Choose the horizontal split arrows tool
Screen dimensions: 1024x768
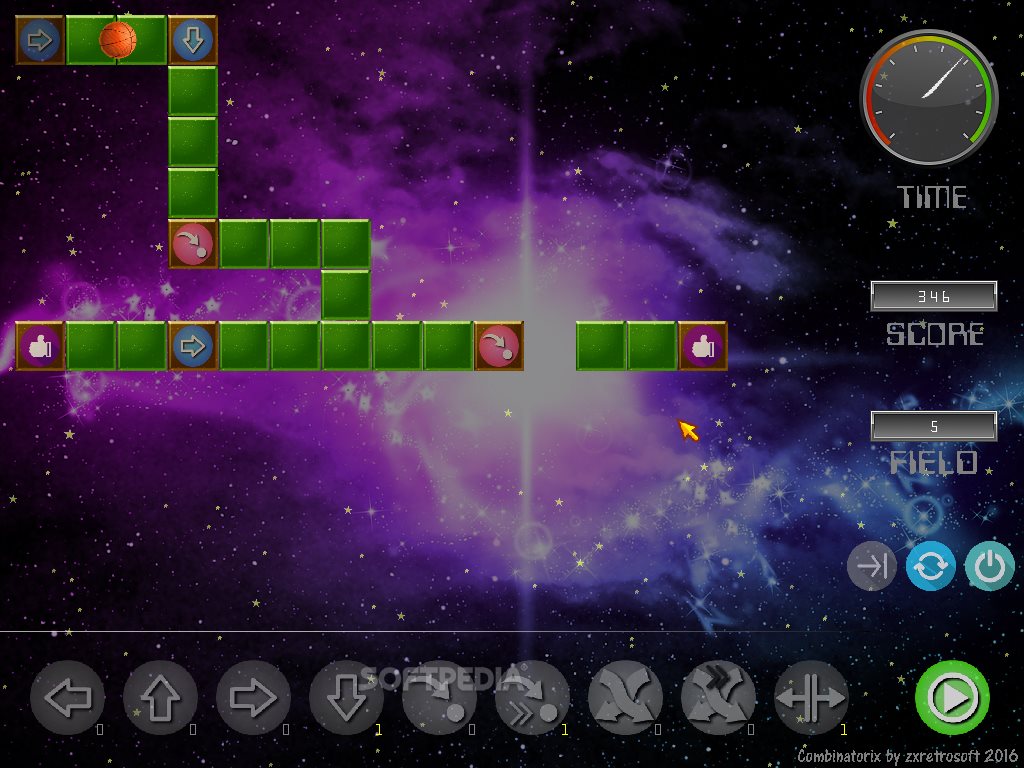click(x=811, y=698)
